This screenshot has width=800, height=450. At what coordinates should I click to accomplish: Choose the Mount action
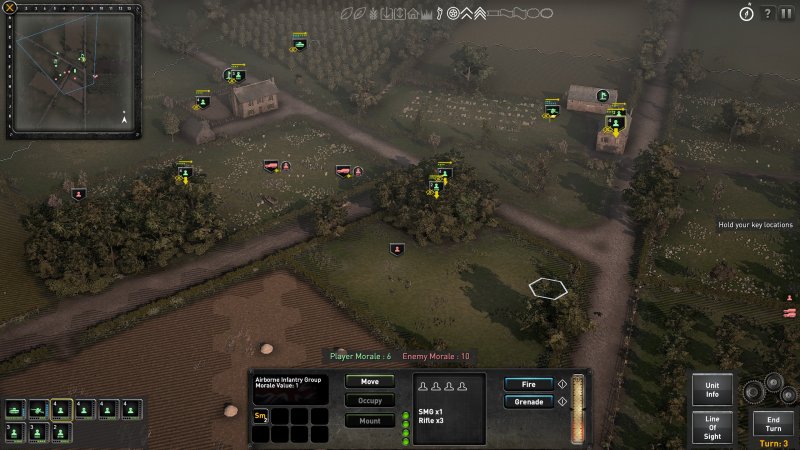coord(369,420)
